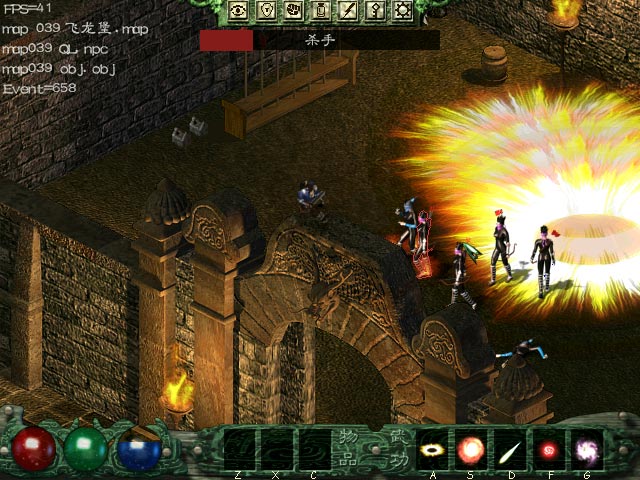Open the gear settings icon

pos(403,11)
